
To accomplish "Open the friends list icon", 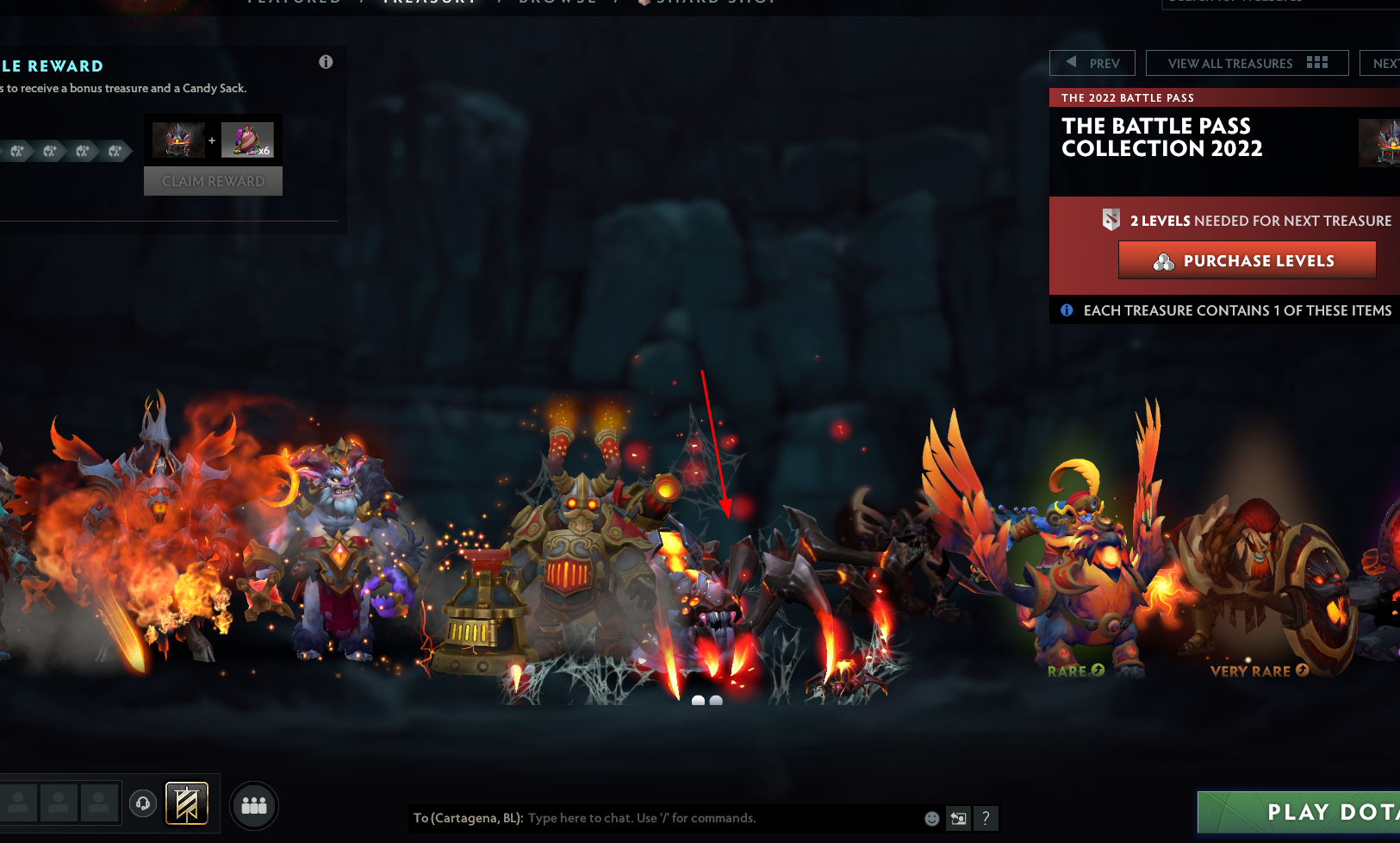I will point(253,805).
